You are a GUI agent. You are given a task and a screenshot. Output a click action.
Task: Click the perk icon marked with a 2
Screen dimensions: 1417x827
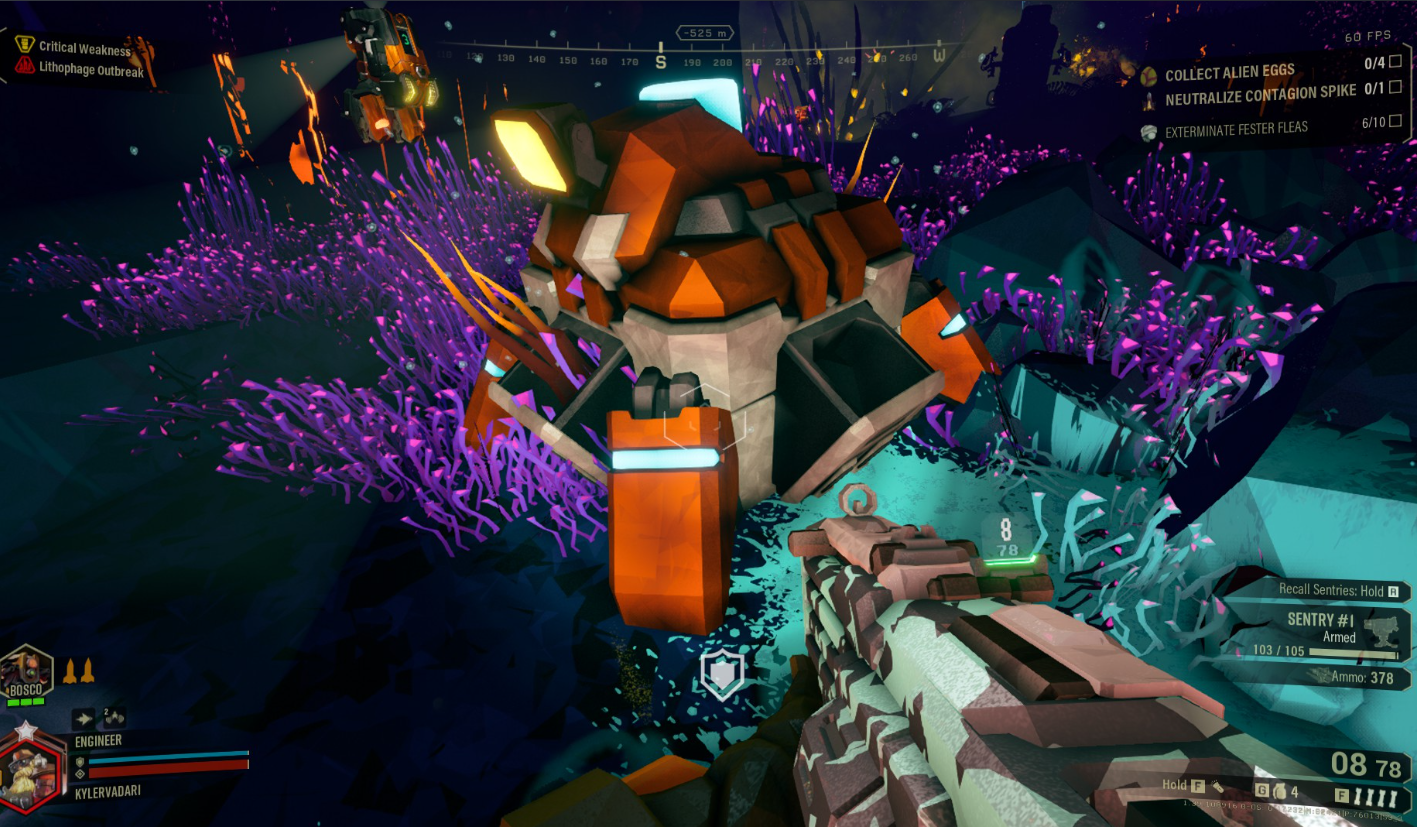pos(112,716)
